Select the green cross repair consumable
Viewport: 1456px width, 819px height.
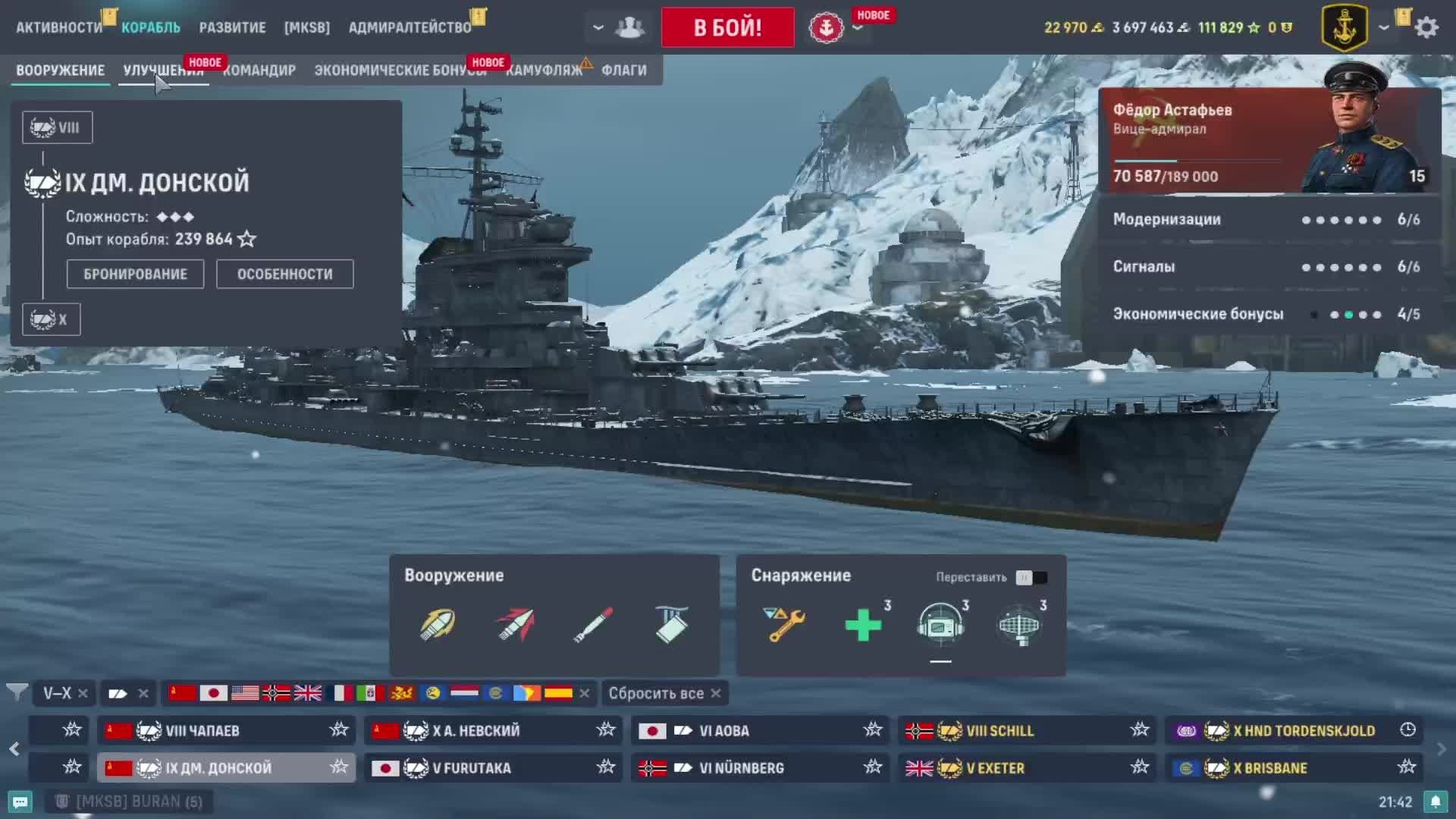pyautogui.click(x=863, y=626)
